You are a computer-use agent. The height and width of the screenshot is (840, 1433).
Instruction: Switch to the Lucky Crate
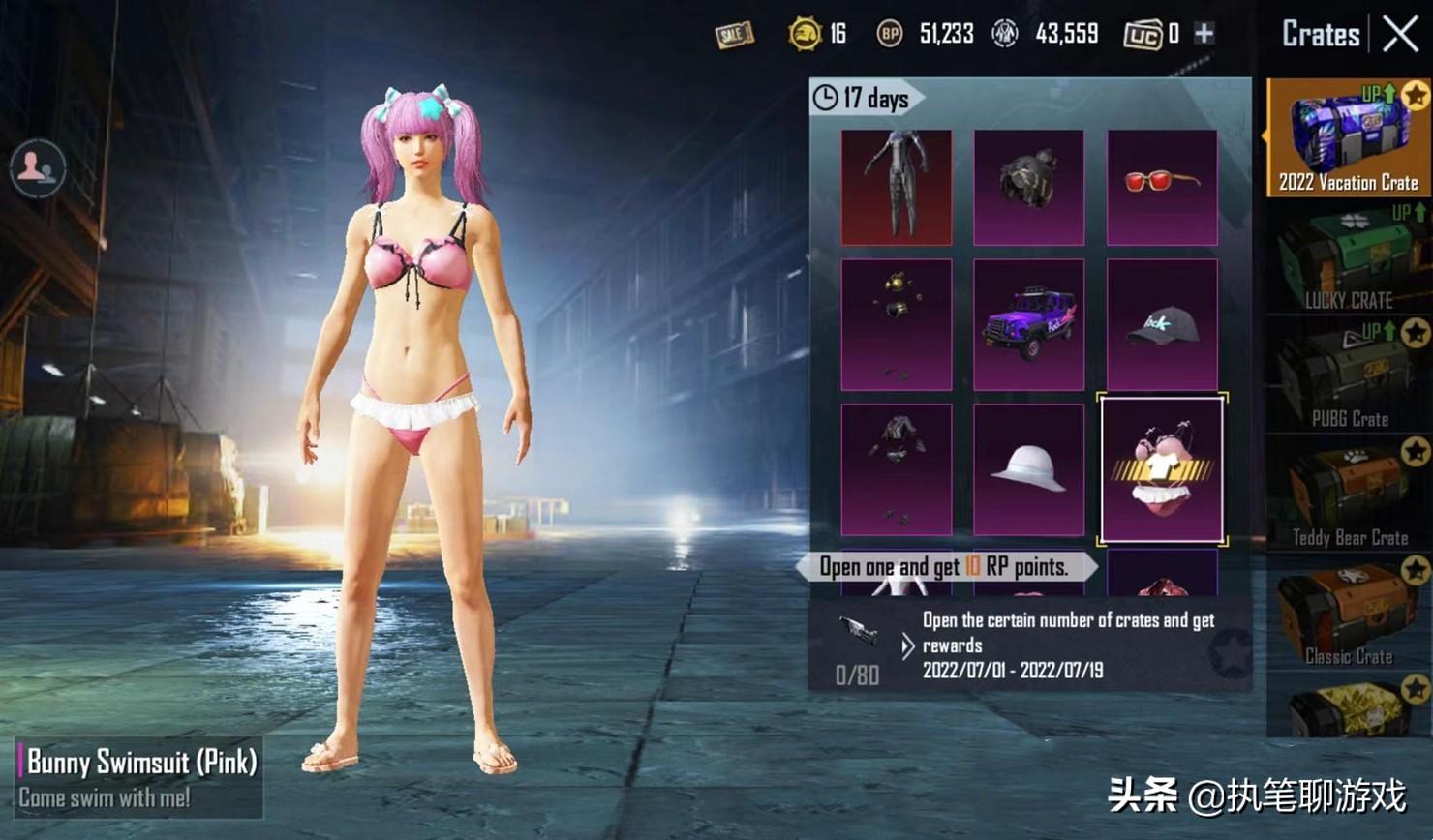1348,259
